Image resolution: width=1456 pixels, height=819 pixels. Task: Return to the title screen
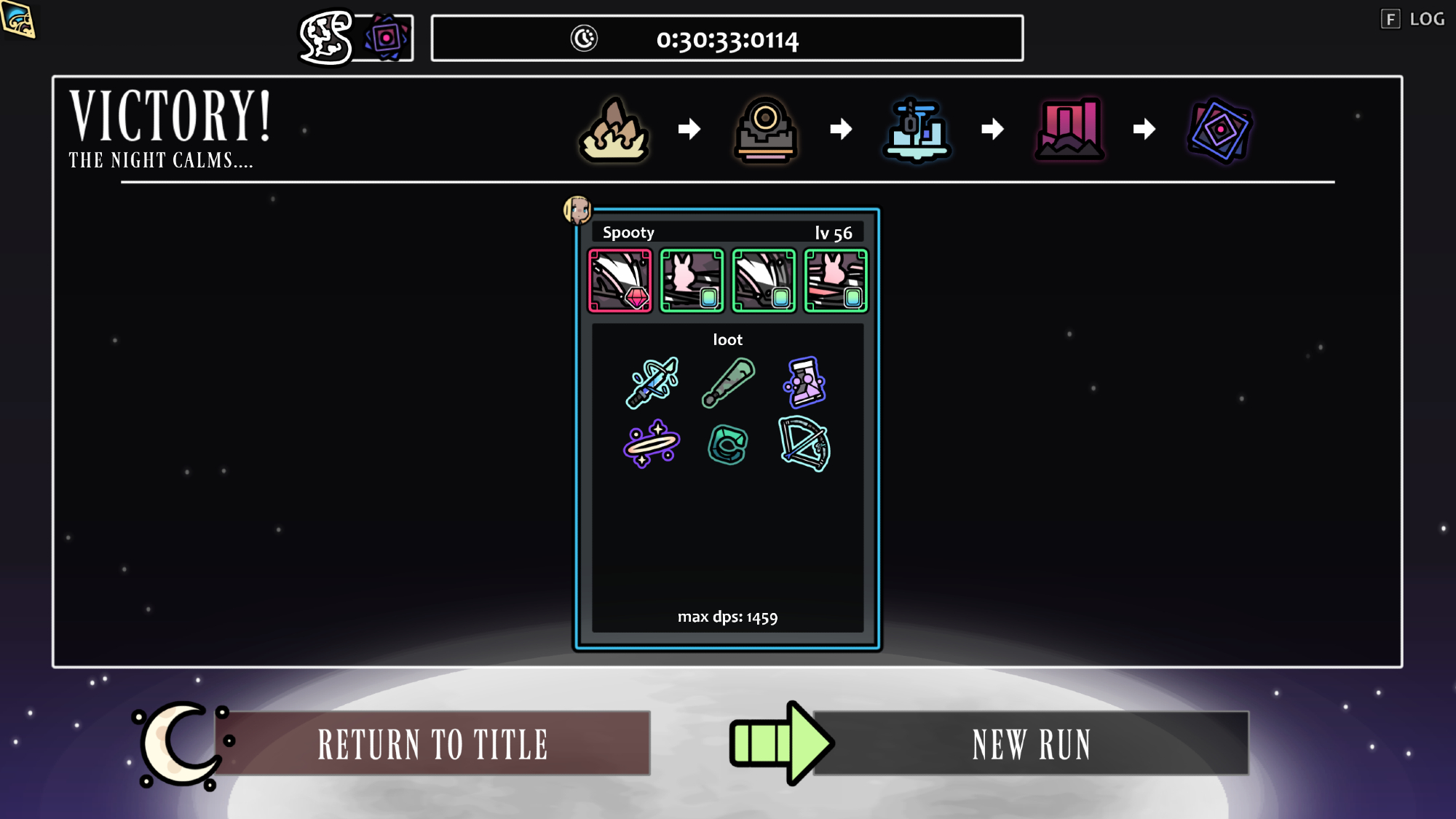coord(432,743)
